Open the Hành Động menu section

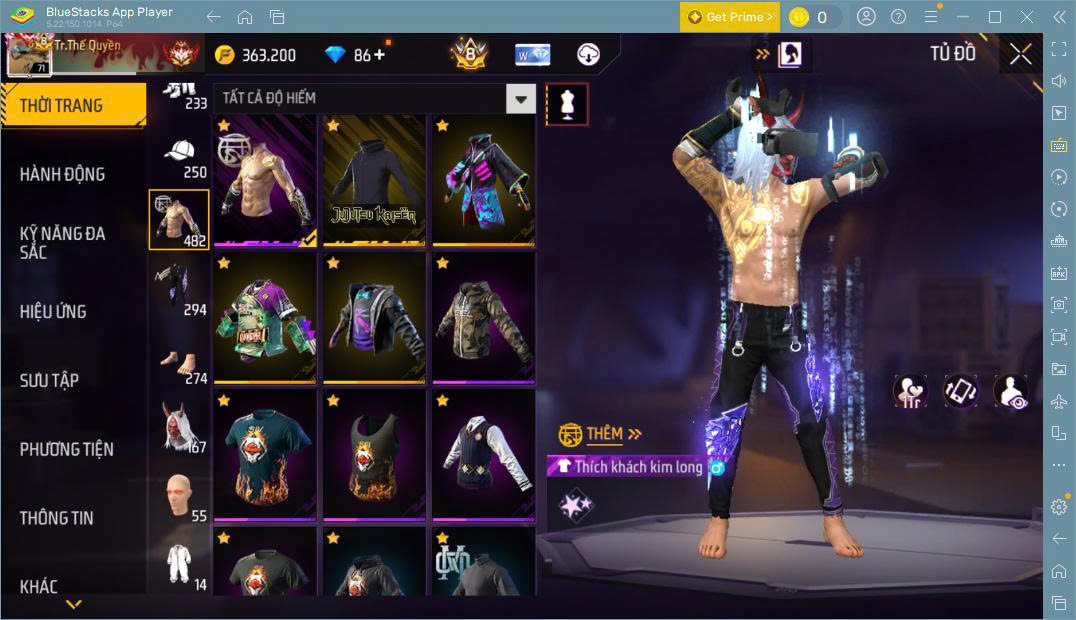point(63,174)
